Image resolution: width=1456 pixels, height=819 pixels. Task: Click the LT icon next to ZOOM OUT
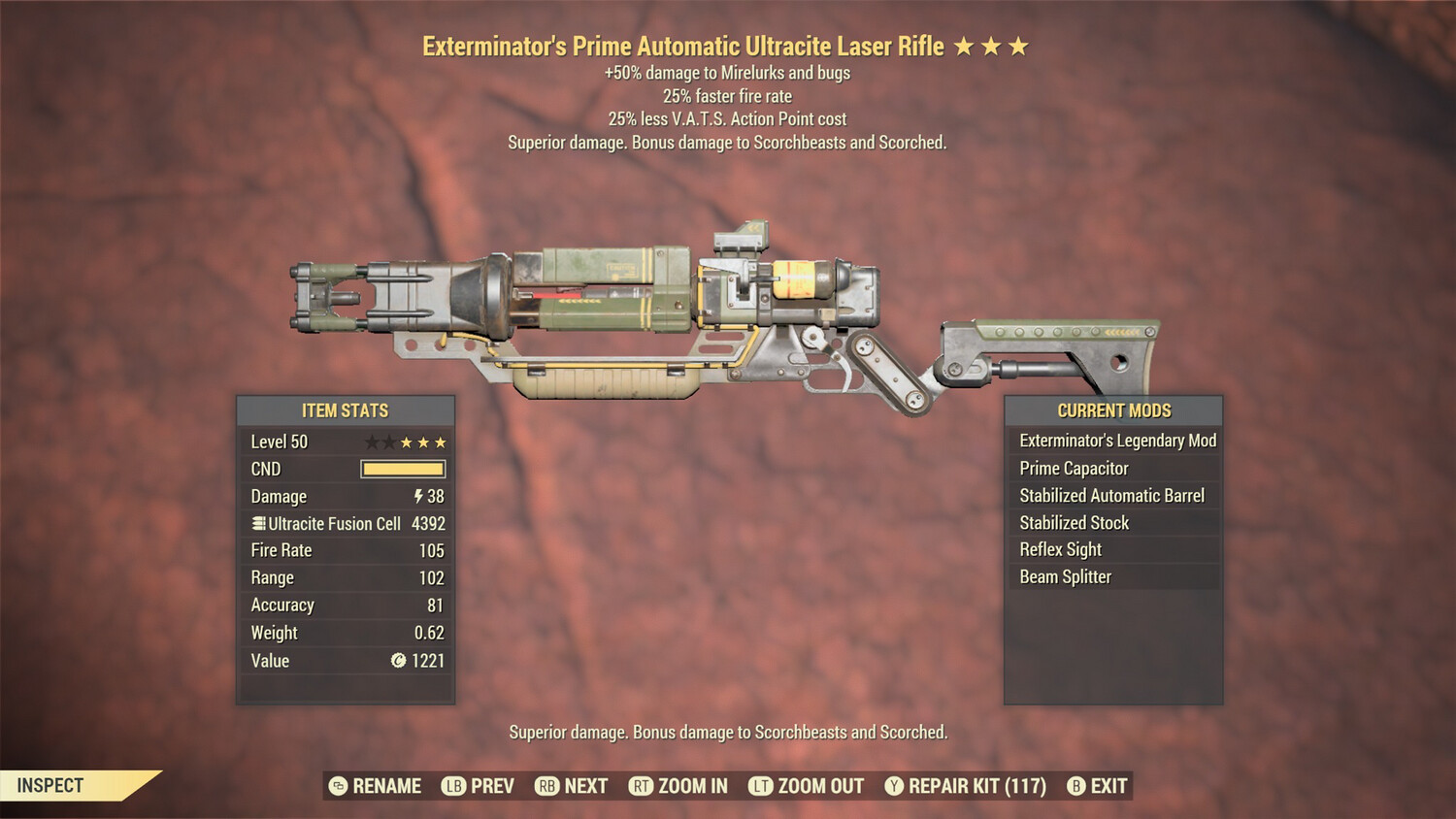tap(760, 786)
